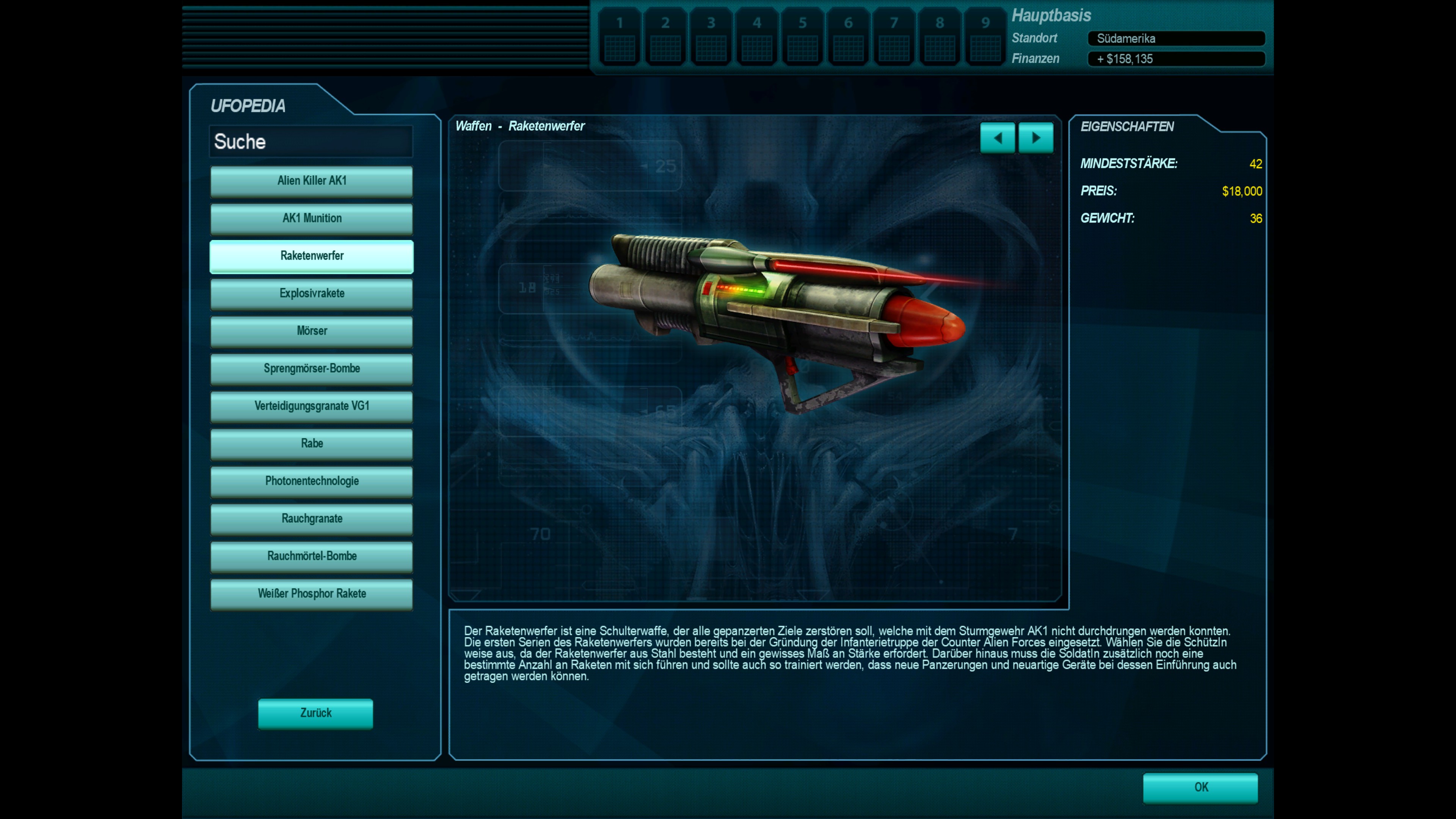View the Verteidigungsgranate VG1 entry
This screenshot has width=1456, height=819.
pyautogui.click(x=311, y=406)
